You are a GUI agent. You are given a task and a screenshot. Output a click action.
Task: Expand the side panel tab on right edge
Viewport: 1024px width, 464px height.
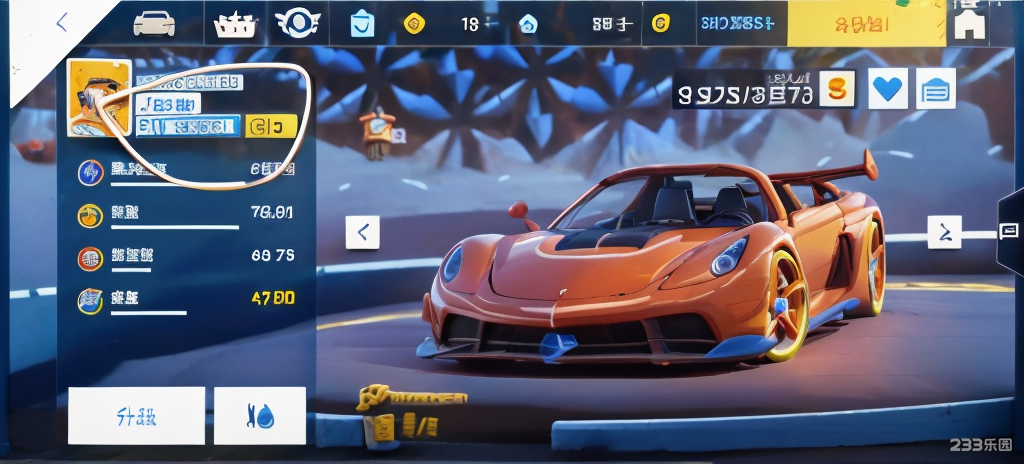[x=1009, y=232]
